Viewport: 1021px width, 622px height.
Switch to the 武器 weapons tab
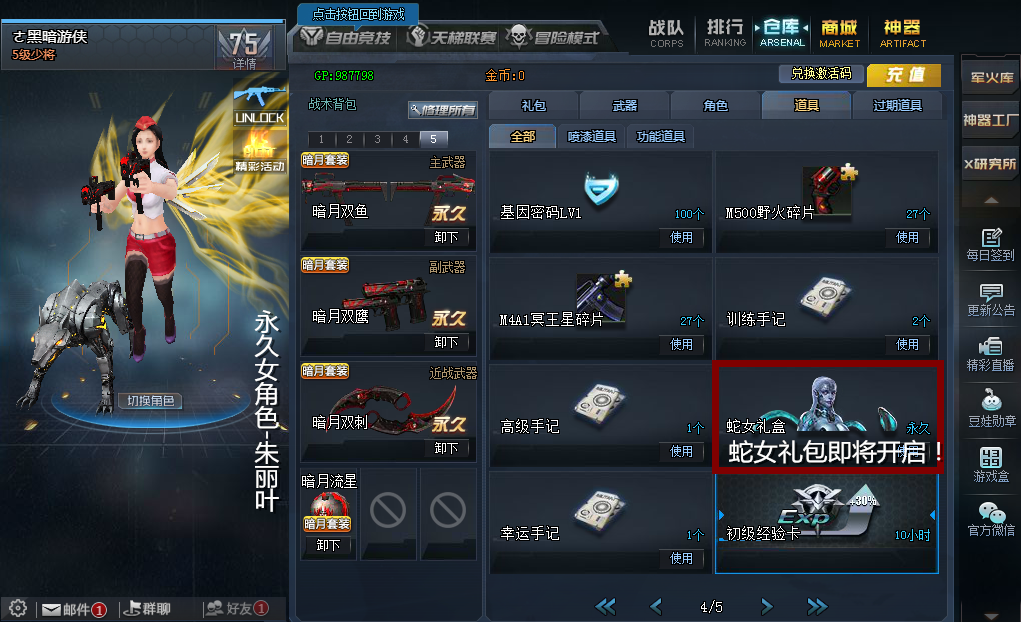point(624,105)
